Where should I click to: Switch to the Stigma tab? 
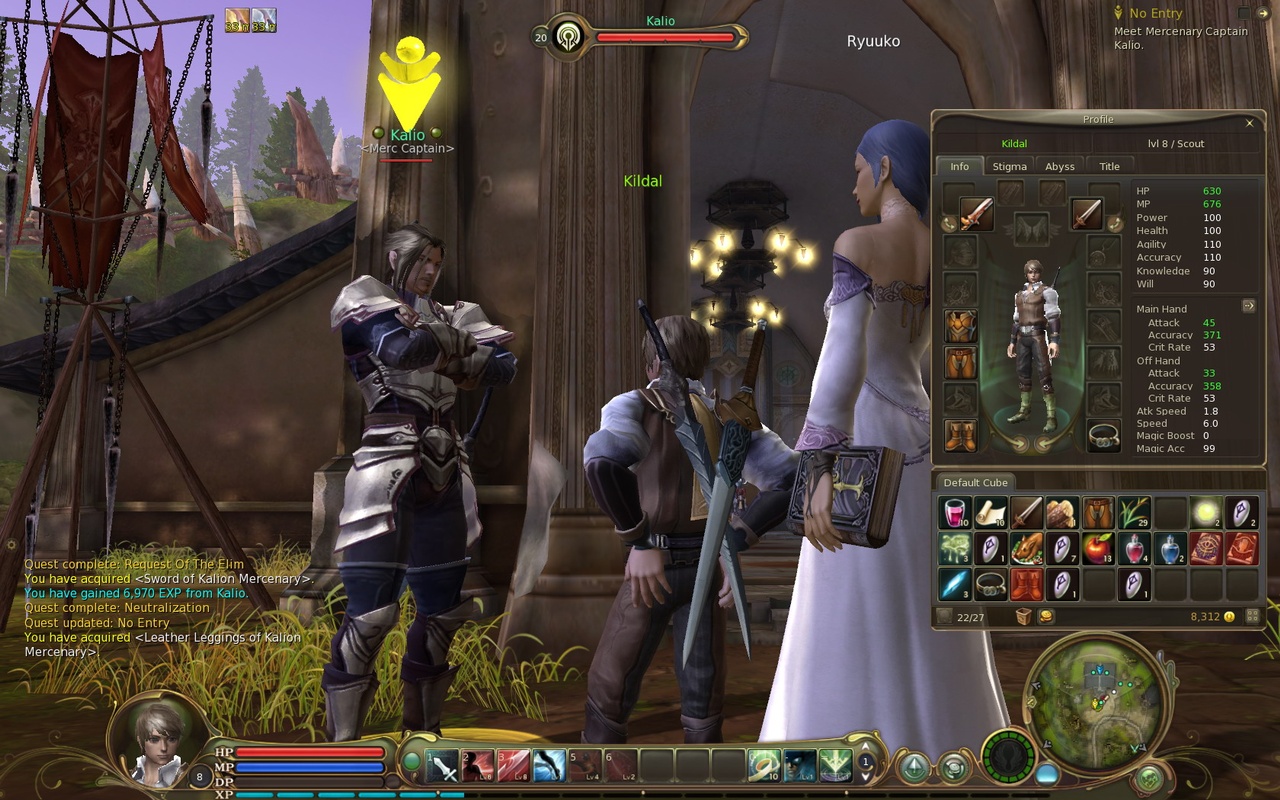[1010, 166]
